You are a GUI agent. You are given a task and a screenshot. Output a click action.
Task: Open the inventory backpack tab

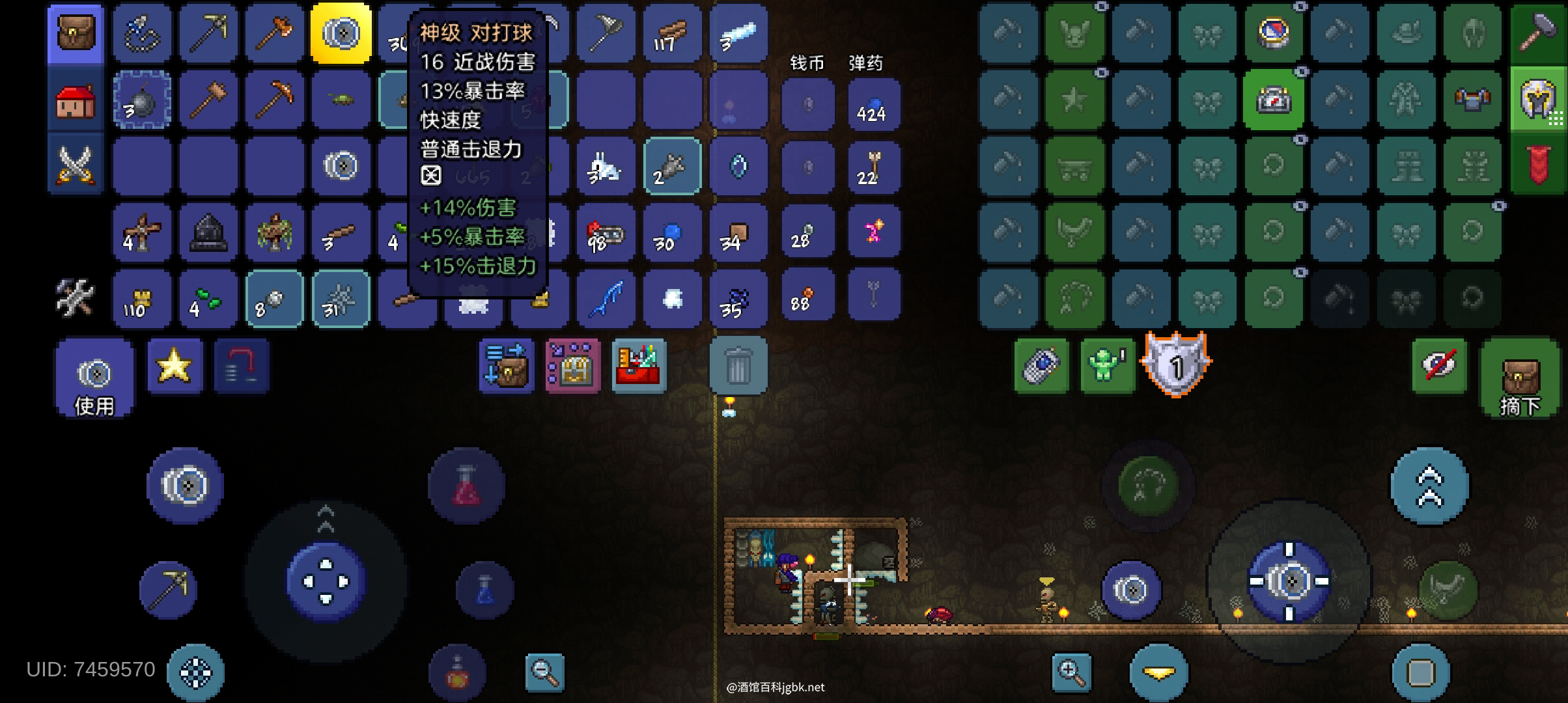[x=76, y=33]
